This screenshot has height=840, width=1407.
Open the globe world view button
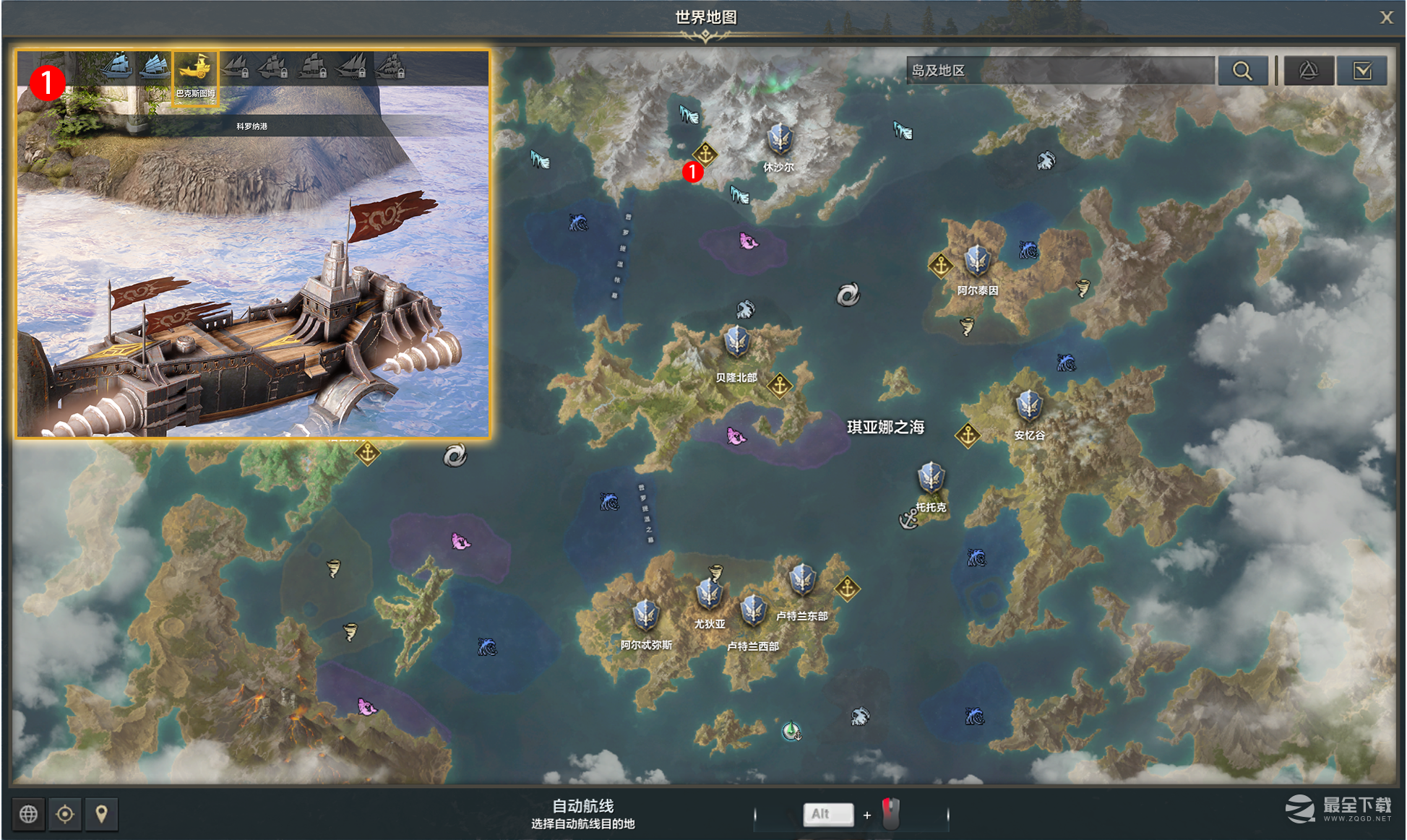click(x=29, y=814)
